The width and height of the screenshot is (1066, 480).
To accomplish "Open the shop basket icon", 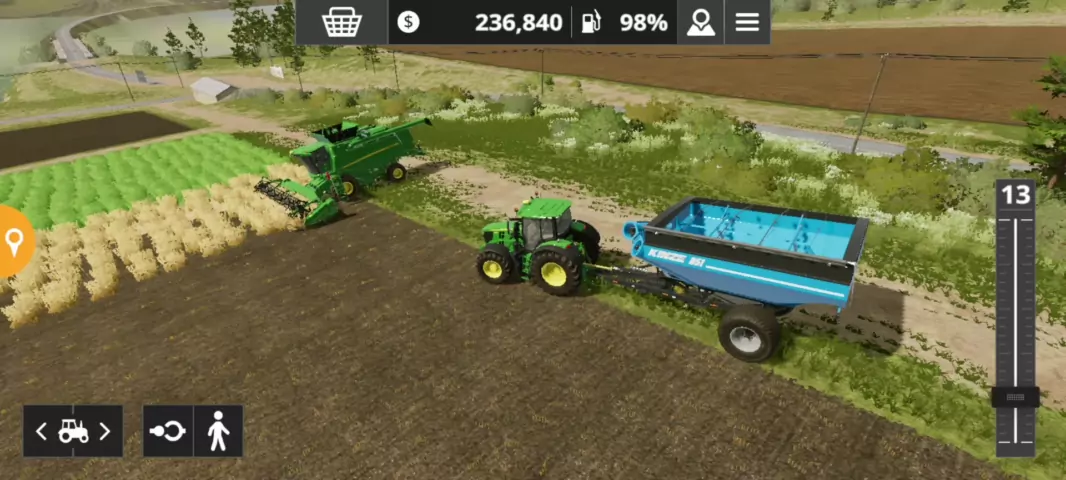I will (341, 22).
